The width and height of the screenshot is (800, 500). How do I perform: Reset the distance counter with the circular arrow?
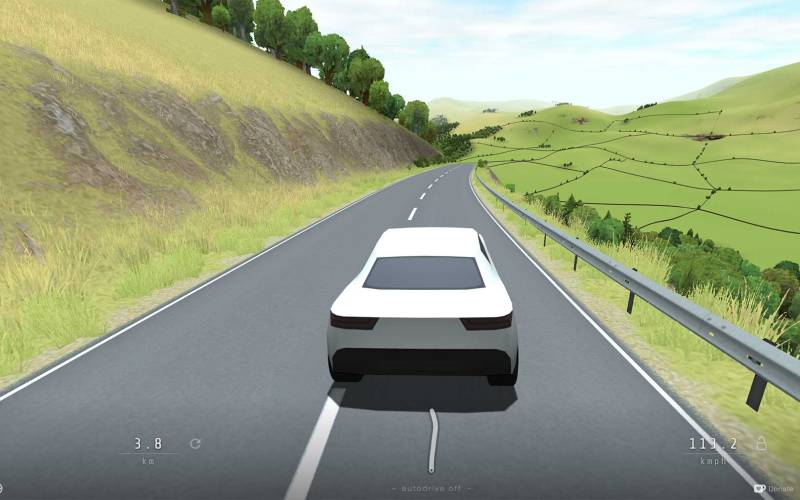(195, 443)
